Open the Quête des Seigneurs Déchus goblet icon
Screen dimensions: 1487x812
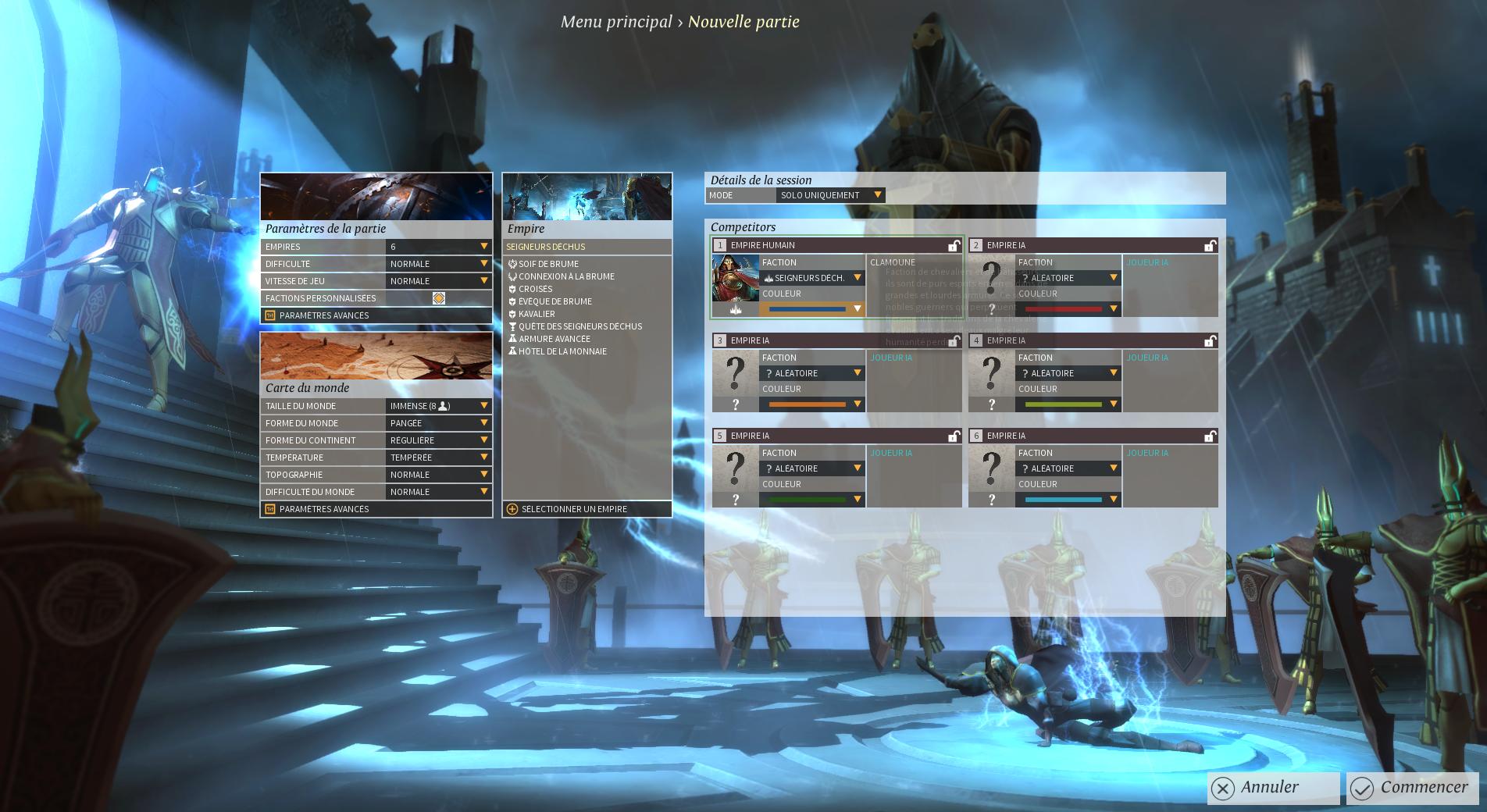point(514,326)
